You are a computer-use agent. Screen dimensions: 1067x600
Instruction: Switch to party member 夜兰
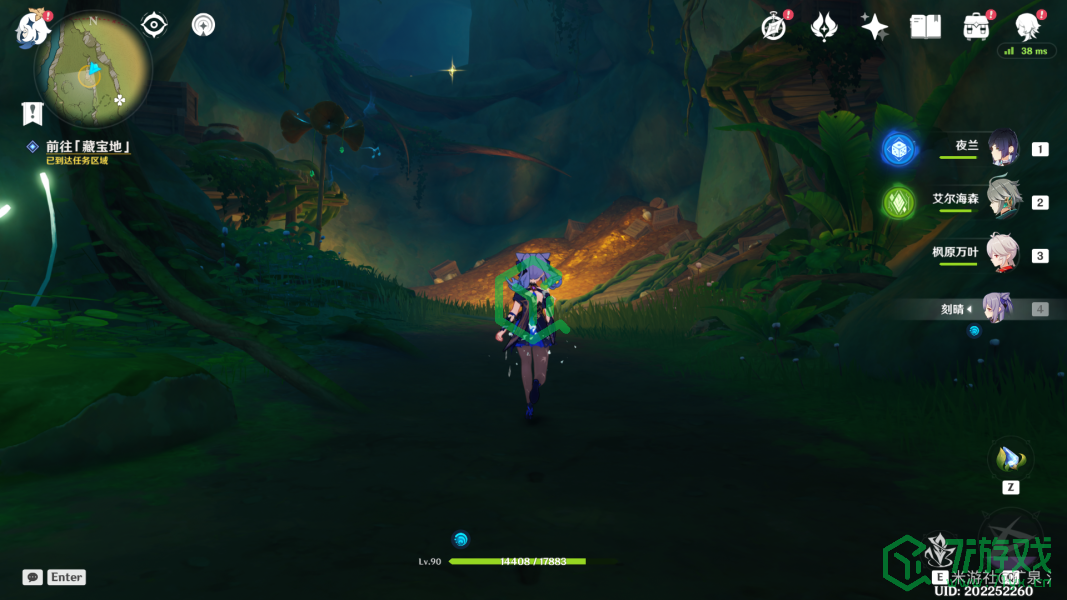pyautogui.click(x=1003, y=149)
